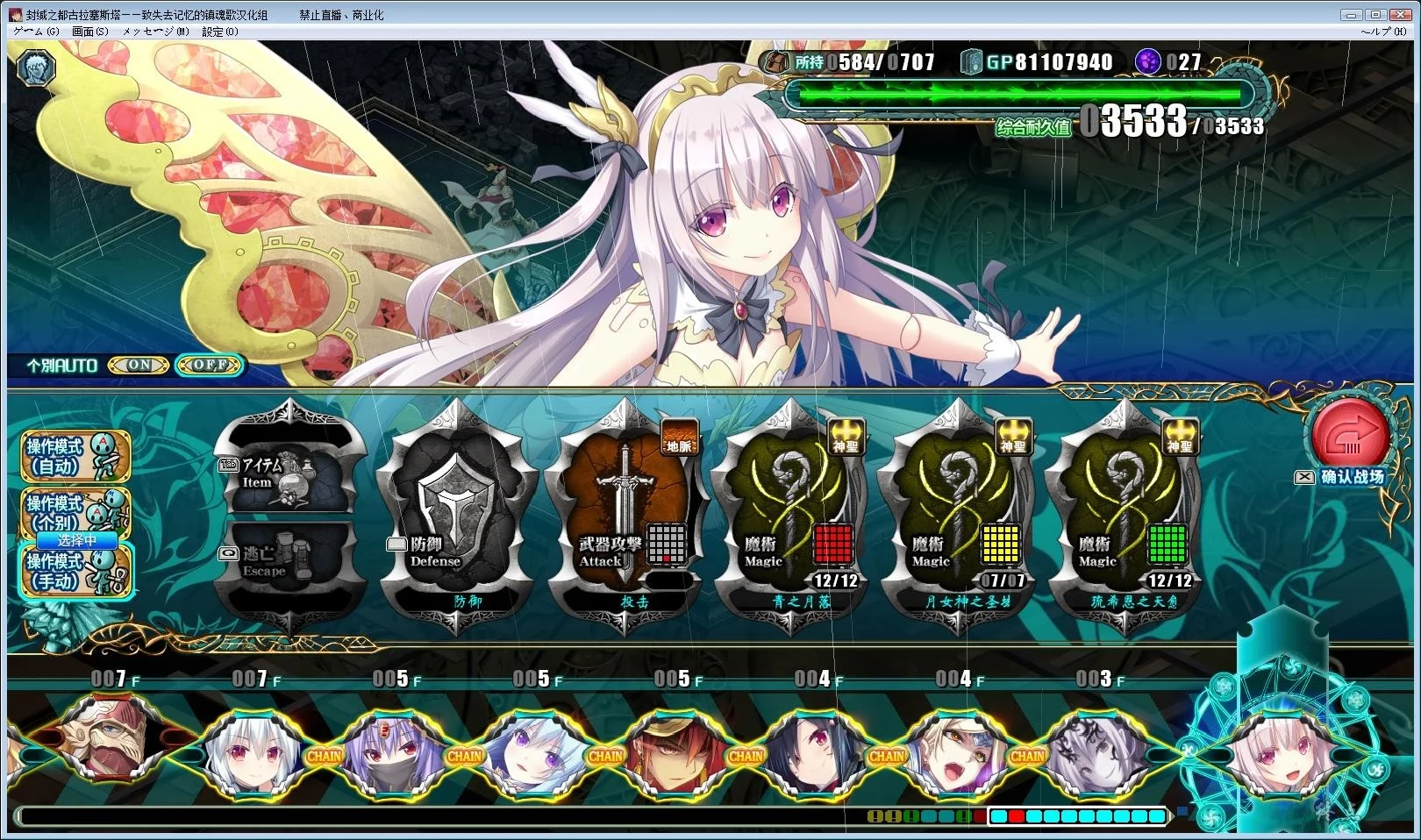
Task: Click the character portrait icon top-left
Action: click(x=36, y=67)
